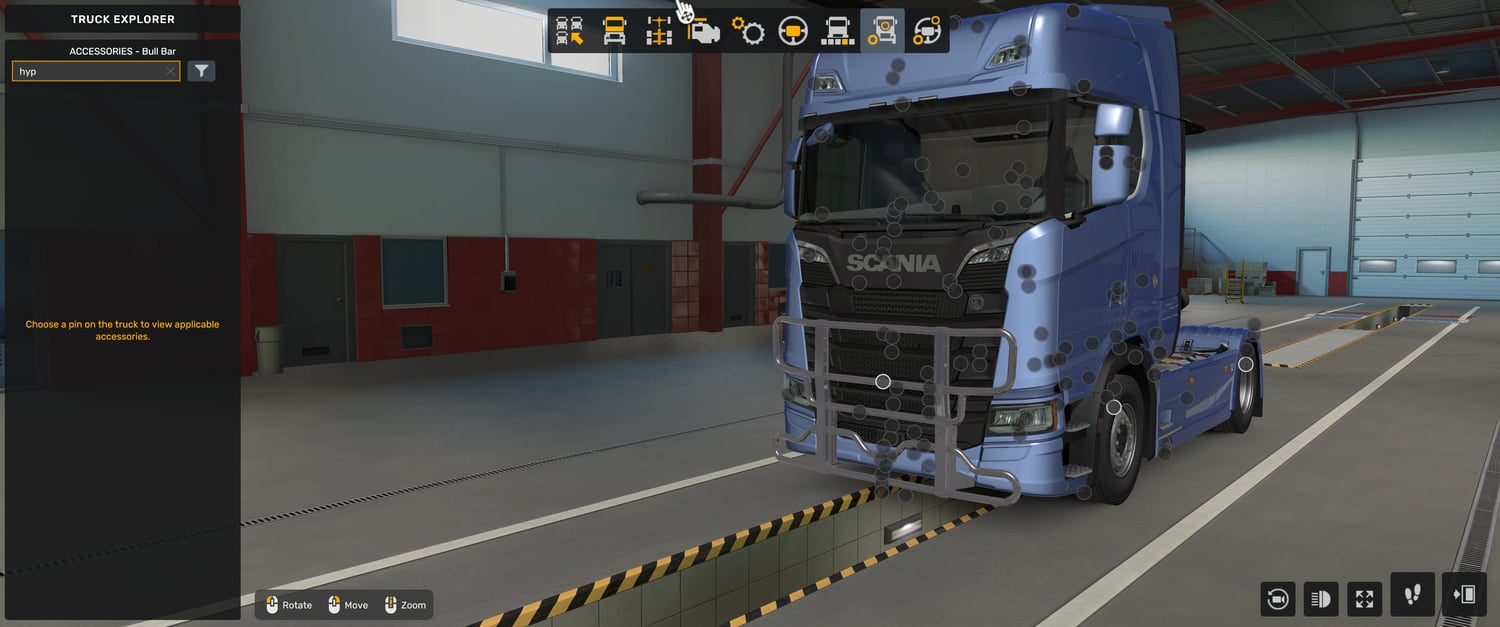This screenshot has width=1500, height=627.
Task: Clear the search text with the X
Action: [170, 72]
